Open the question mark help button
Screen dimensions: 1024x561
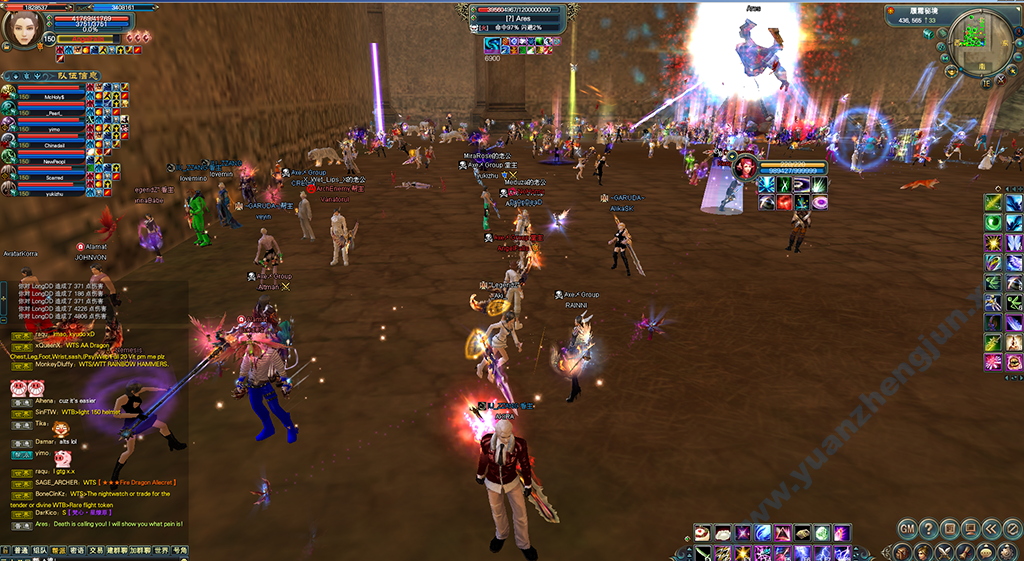[928, 528]
